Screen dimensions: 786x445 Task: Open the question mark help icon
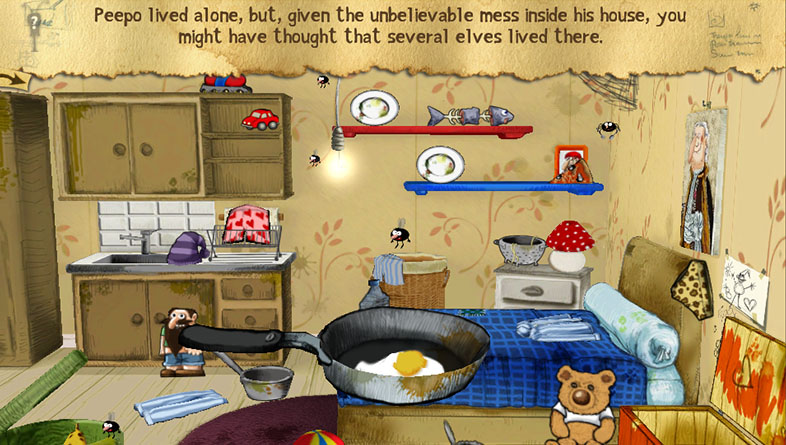[35, 19]
